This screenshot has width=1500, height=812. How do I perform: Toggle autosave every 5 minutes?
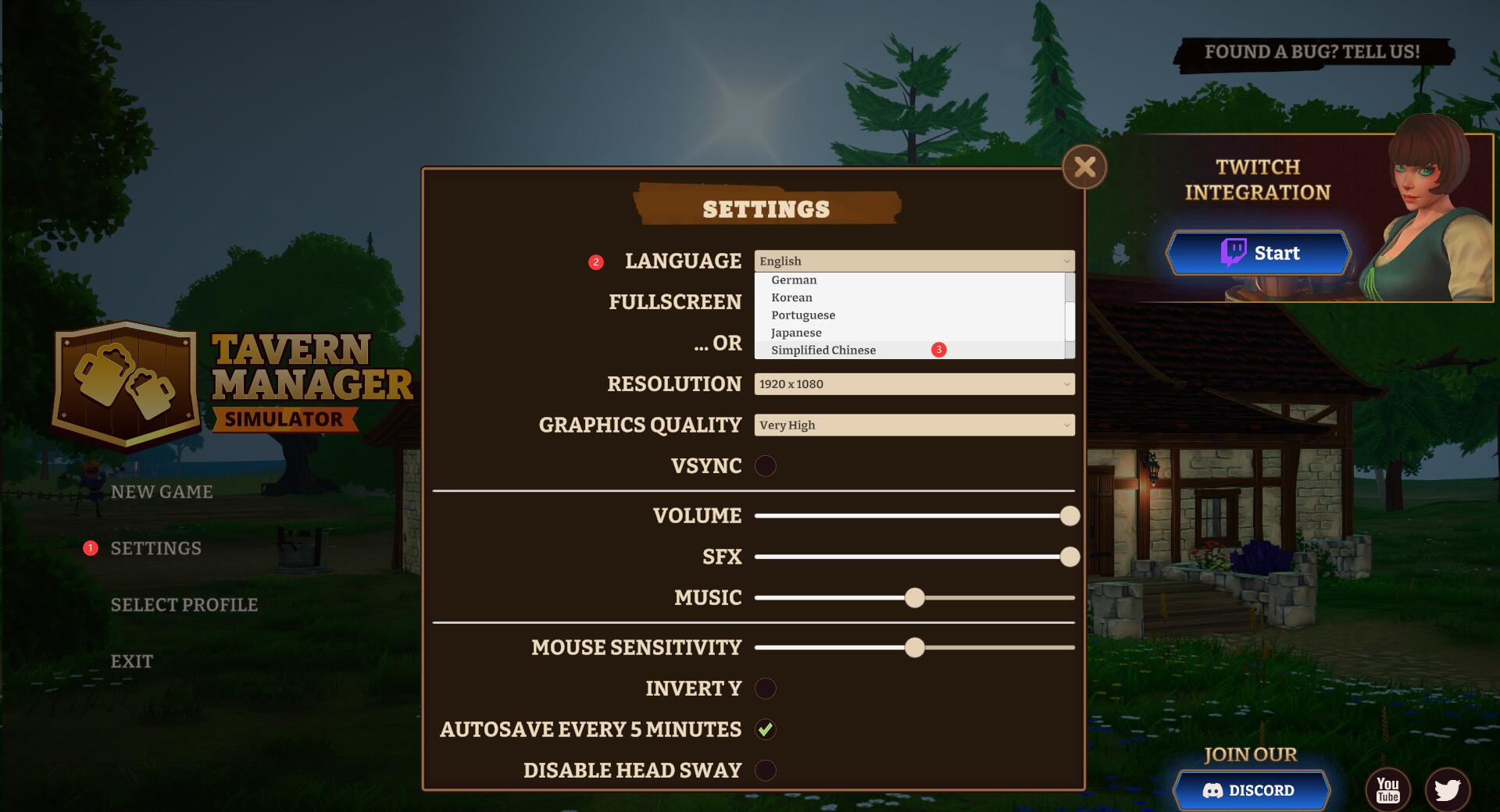coord(766,729)
